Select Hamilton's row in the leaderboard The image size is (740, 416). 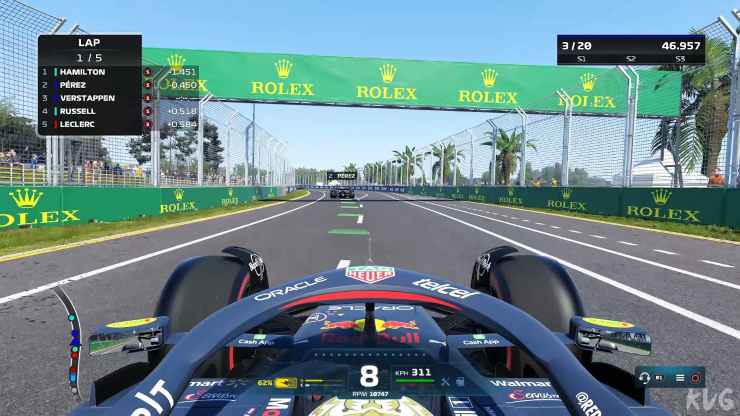point(88,72)
